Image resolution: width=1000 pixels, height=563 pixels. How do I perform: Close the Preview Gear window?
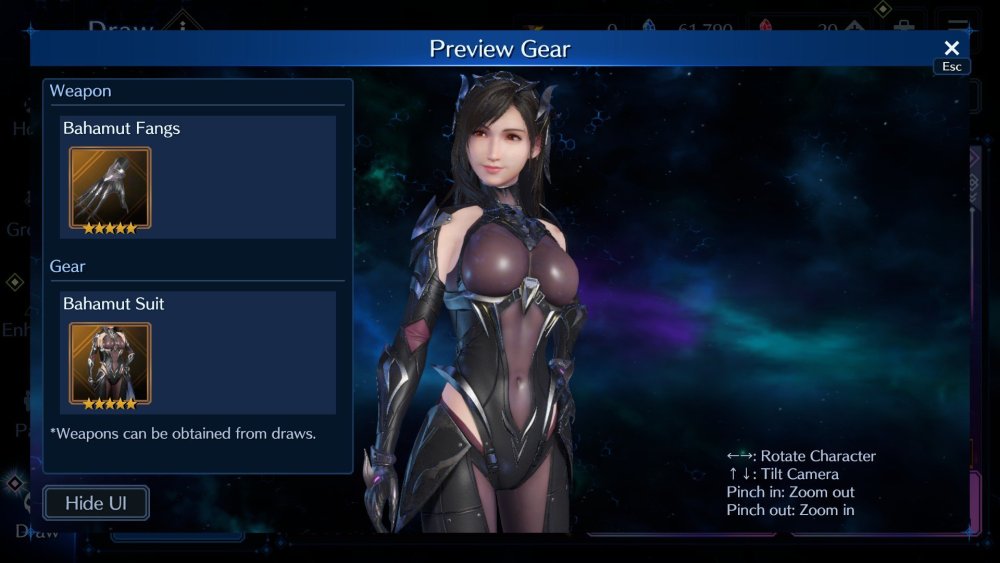951,48
